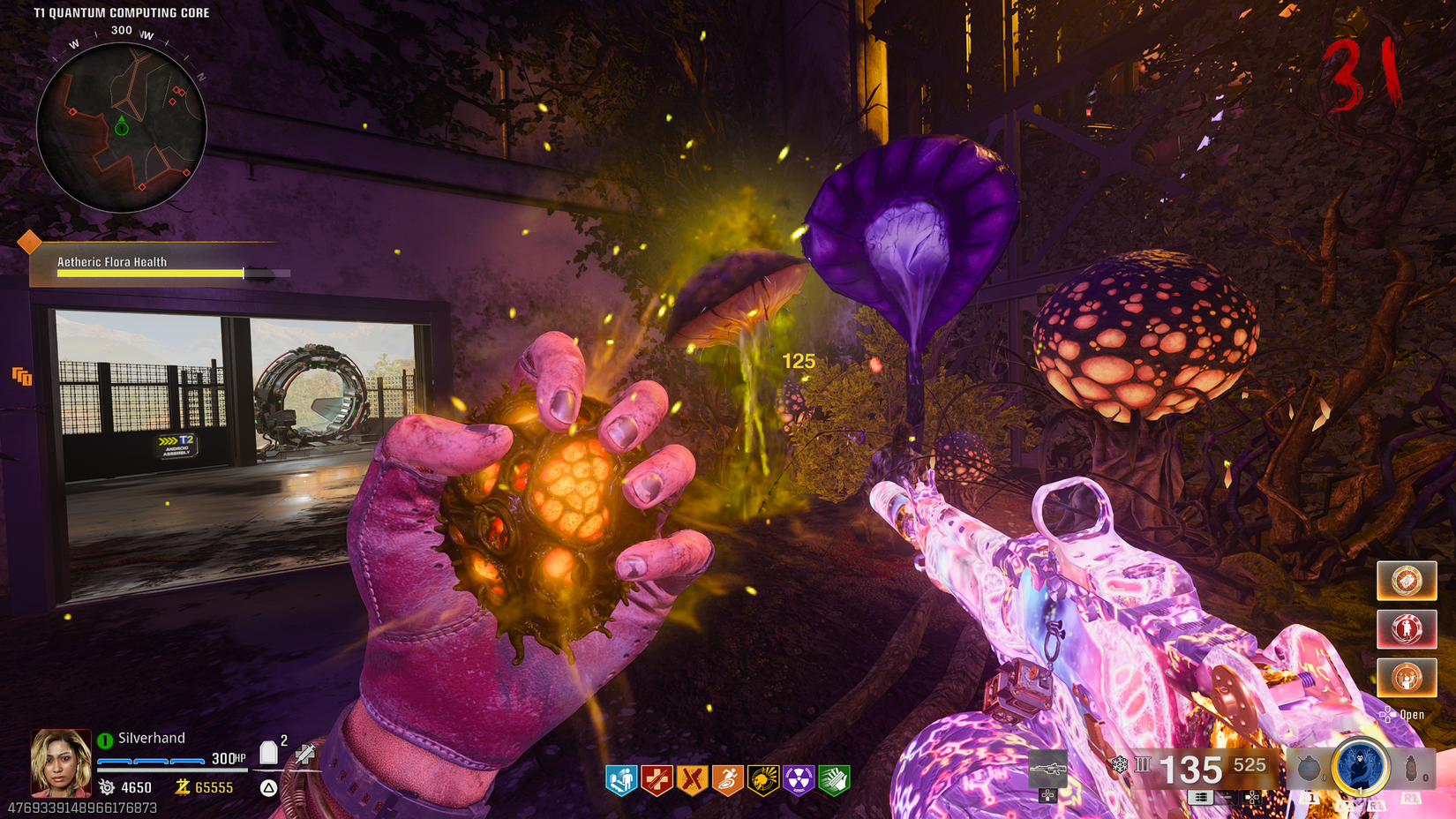Select the purple radiation symbol perk icon

(799, 780)
